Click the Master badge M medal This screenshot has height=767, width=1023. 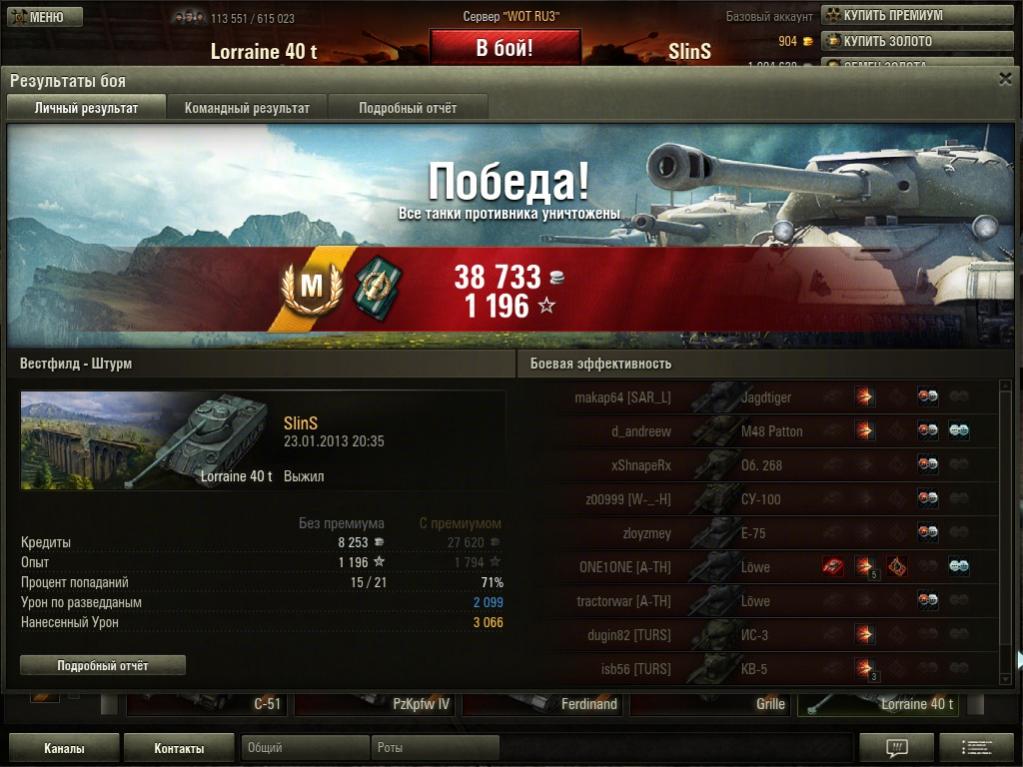click(313, 286)
